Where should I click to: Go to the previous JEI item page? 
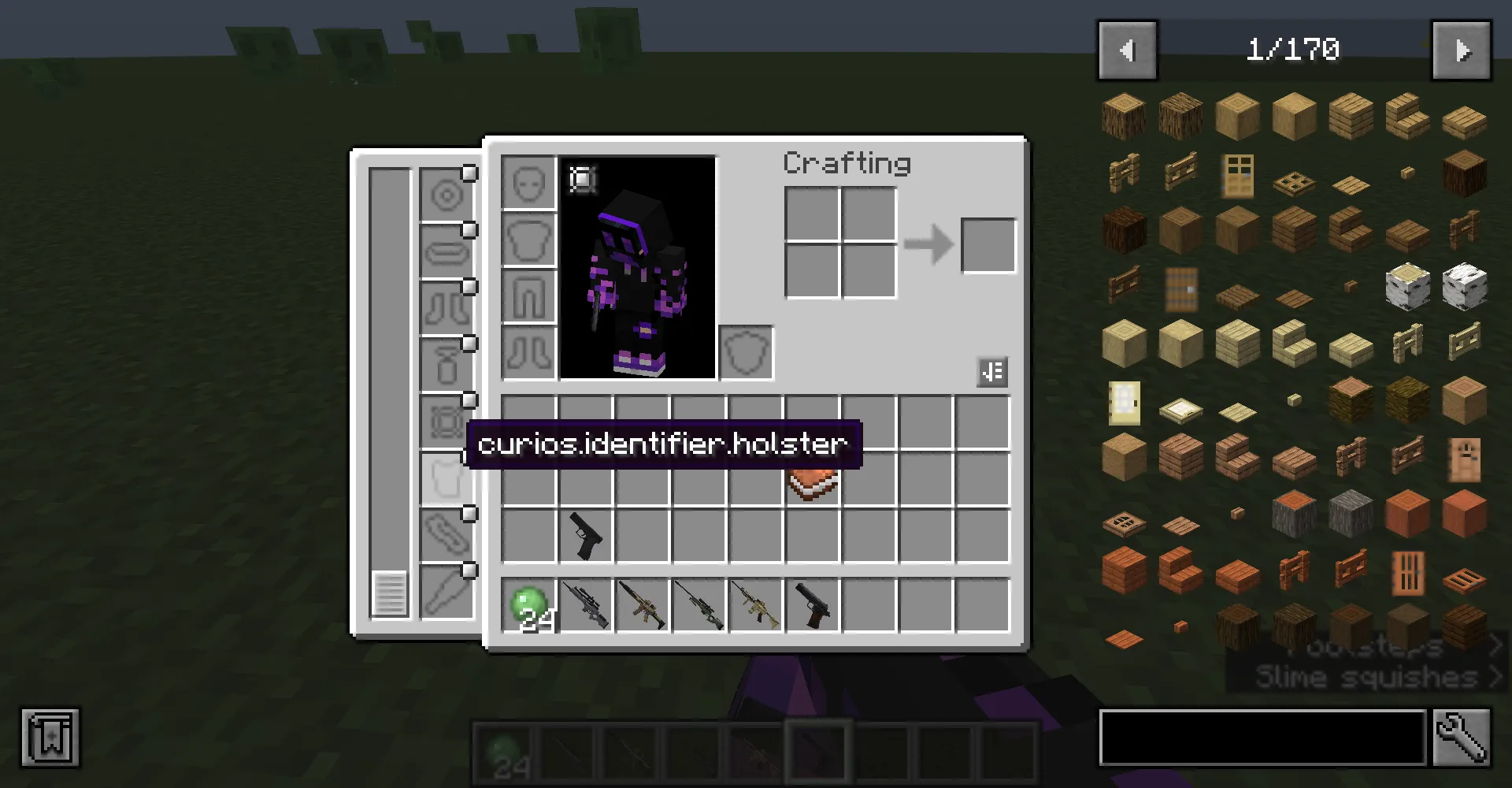pyautogui.click(x=1127, y=50)
